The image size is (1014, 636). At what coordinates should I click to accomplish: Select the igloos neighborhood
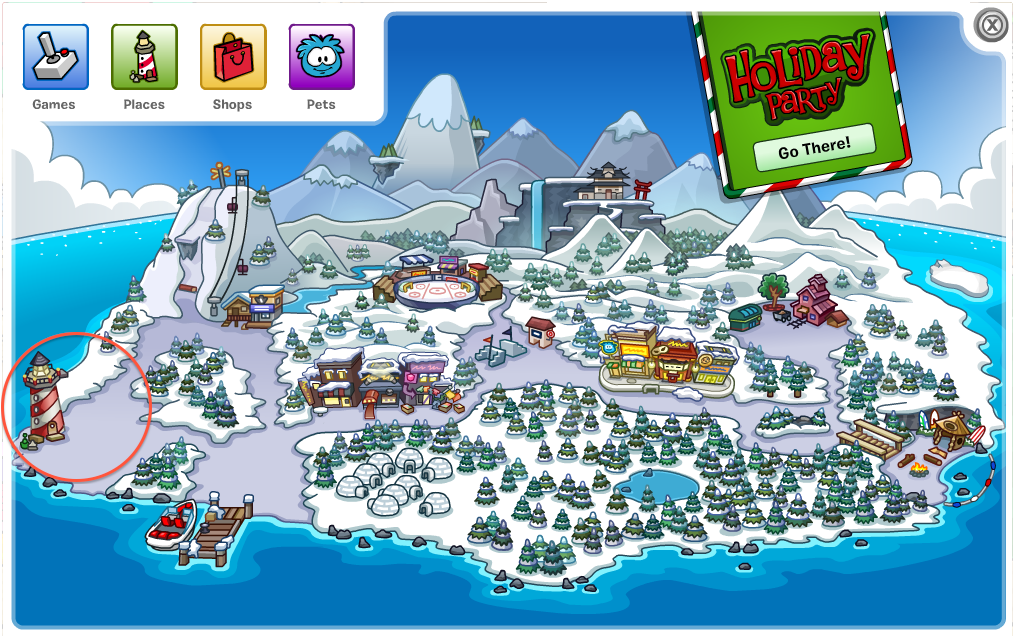coord(390,478)
